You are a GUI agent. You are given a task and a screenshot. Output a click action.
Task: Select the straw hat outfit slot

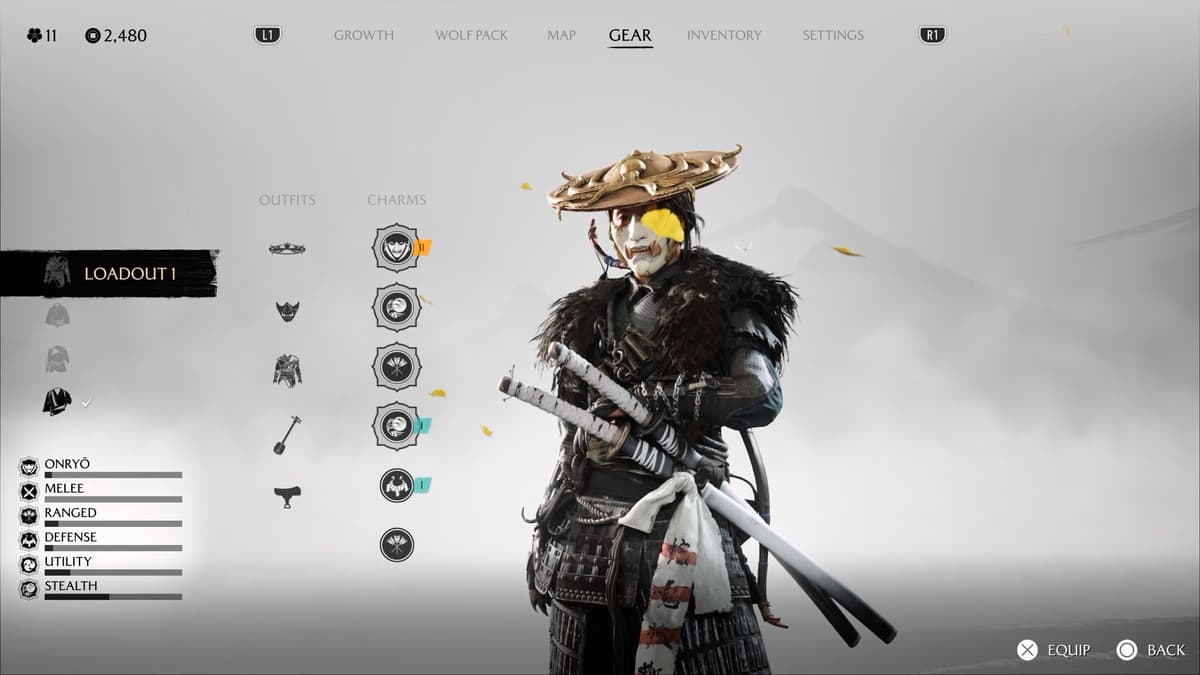click(x=287, y=249)
